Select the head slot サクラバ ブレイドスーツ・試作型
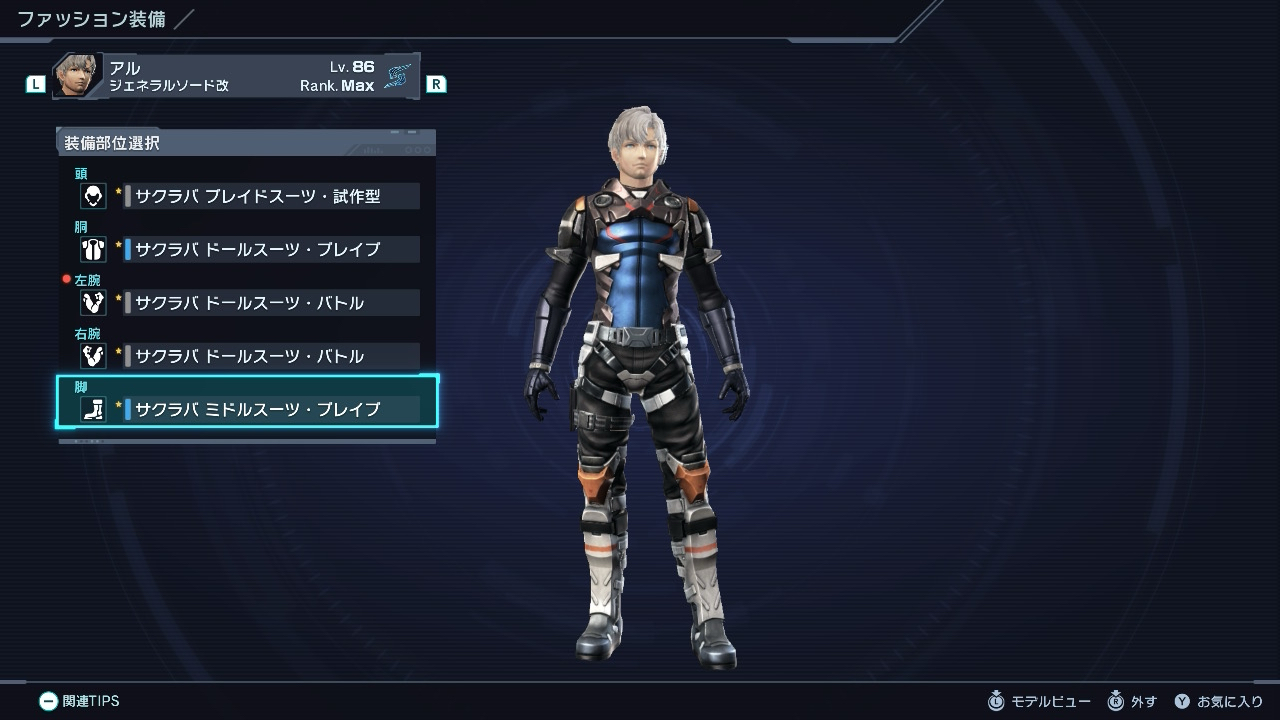Viewport: 1280px width, 720px height. tap(257, 196)
